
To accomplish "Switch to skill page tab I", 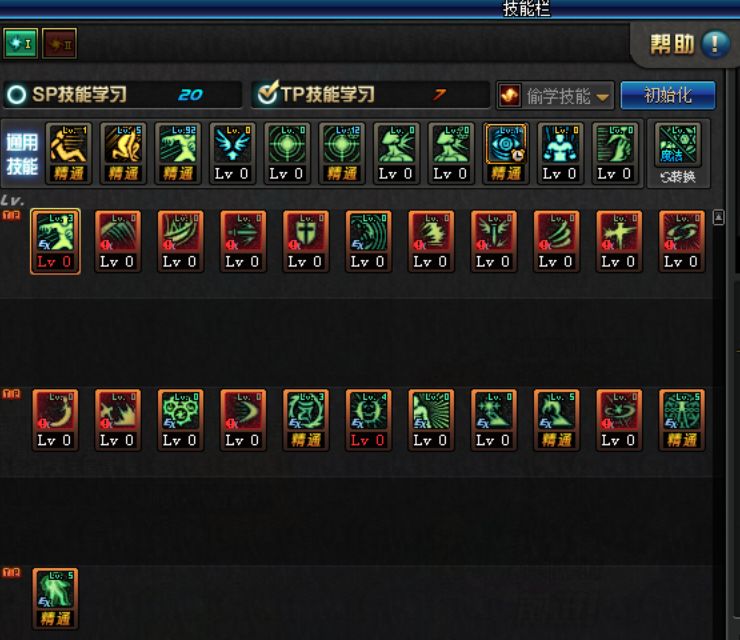I will coord(20,43).
